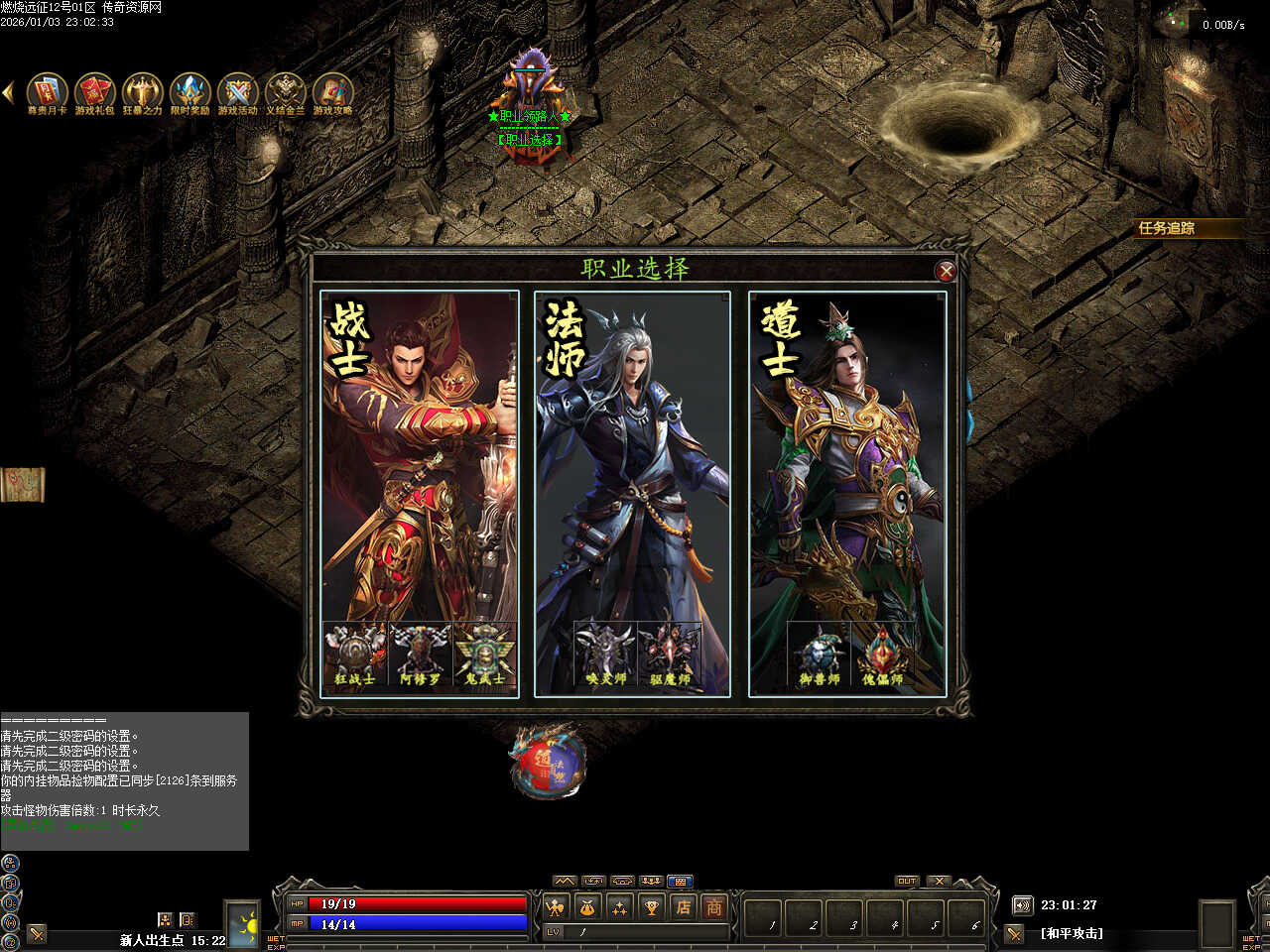Choose the 唤灵师 mage subclass

tap(605, 654)
